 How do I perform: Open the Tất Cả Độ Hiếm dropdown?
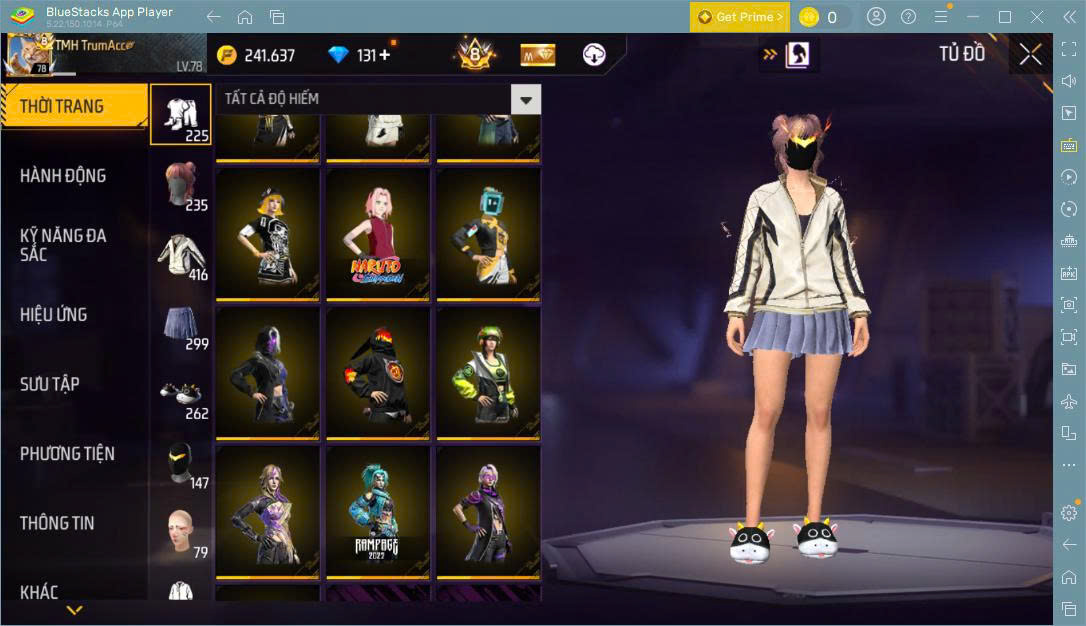(525, 99)
